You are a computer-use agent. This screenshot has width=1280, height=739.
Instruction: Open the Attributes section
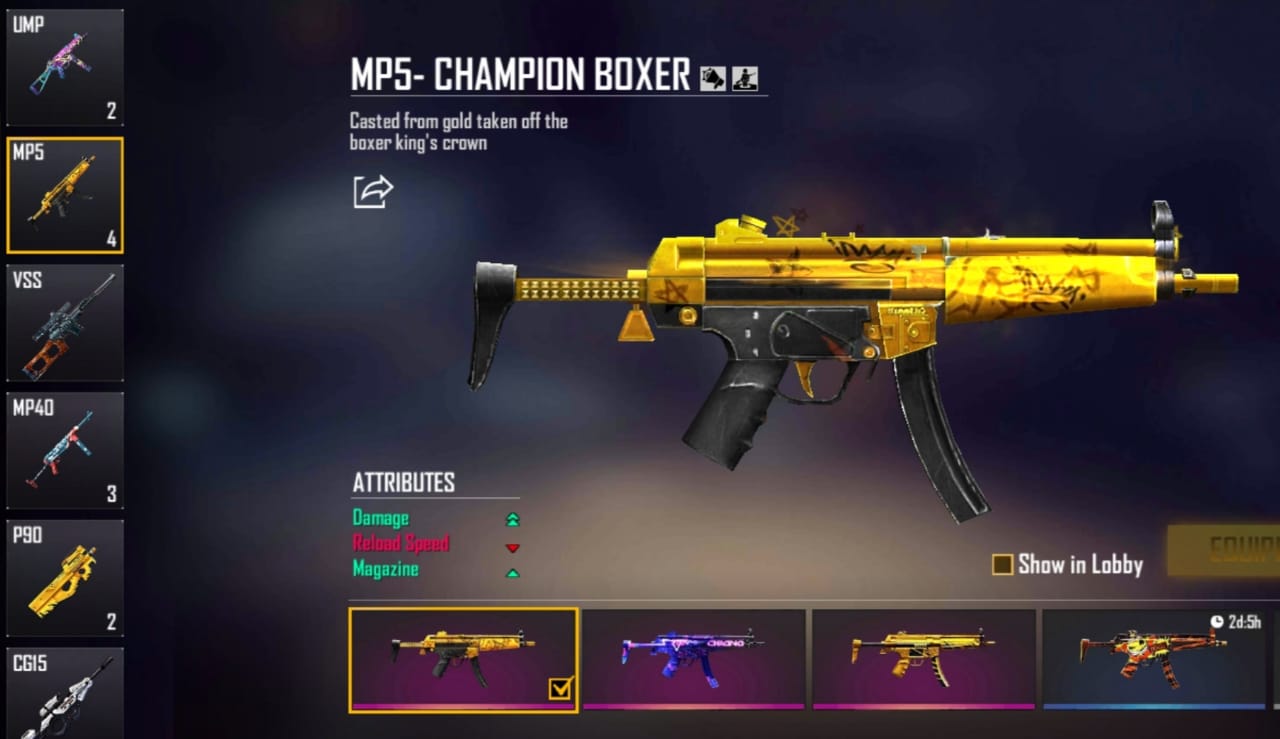click(x=402, y=483)
